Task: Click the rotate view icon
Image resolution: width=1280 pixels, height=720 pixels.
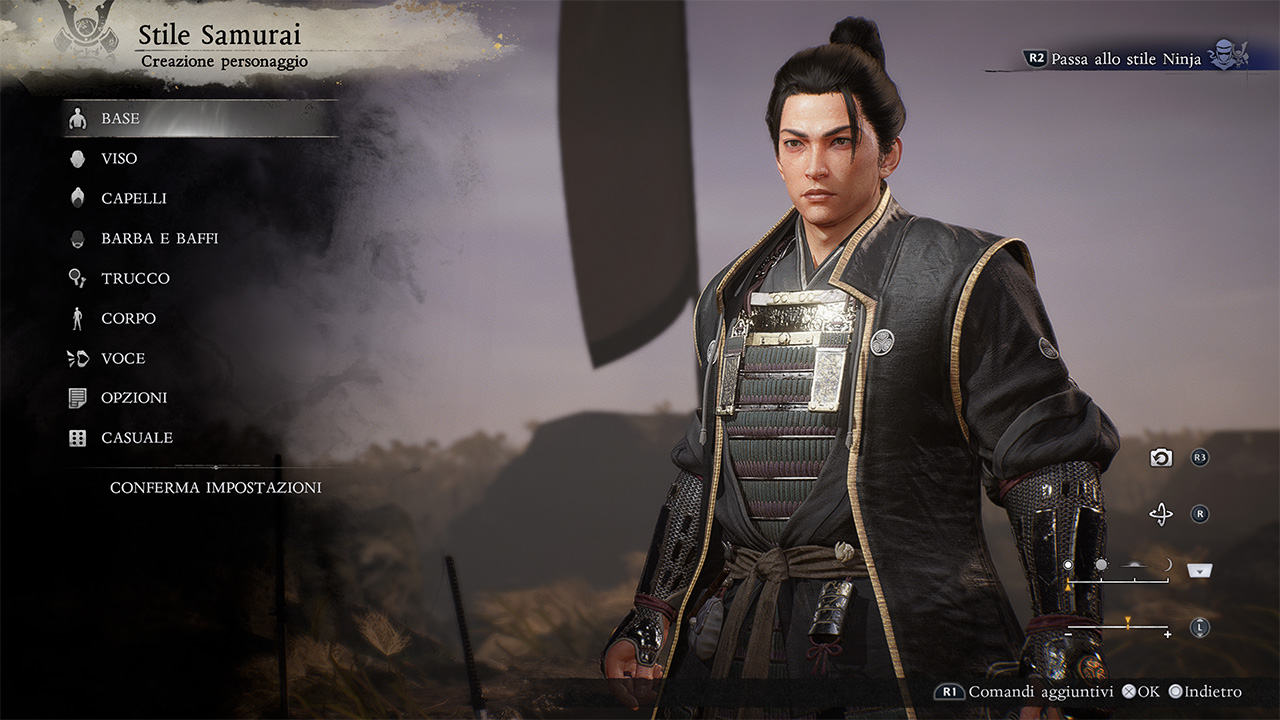Action: pos(1161,515)
